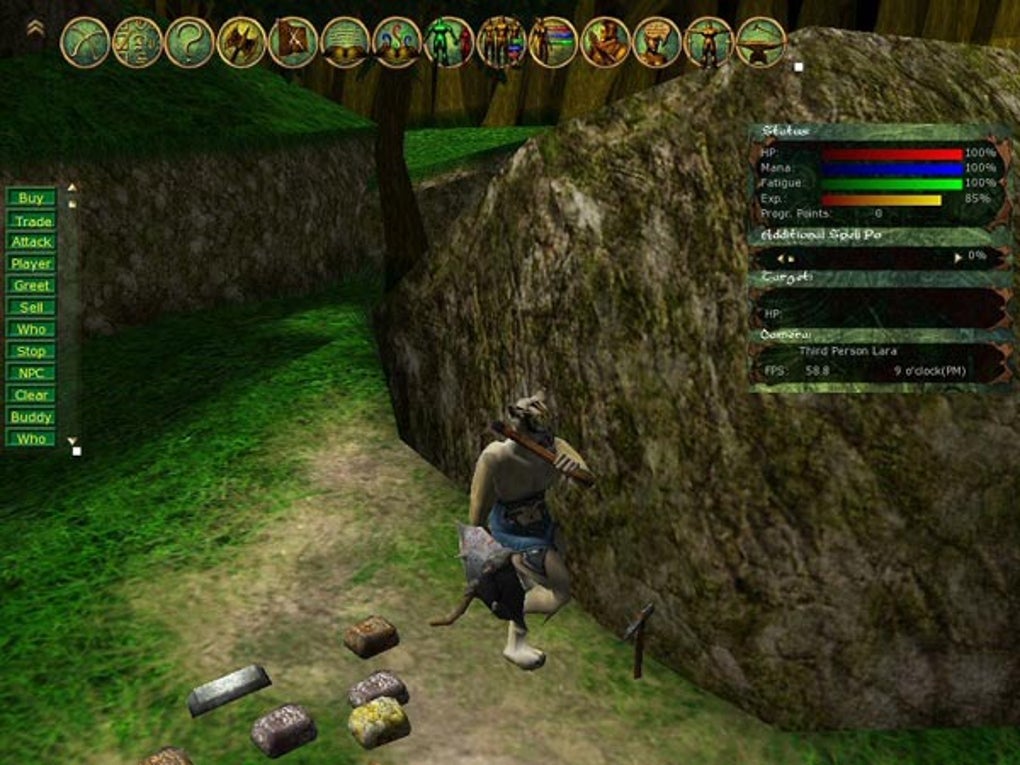Click the Clear shortcut button
The height and width of the screenshot is (765, 1020).
click(x=31, y=395)
